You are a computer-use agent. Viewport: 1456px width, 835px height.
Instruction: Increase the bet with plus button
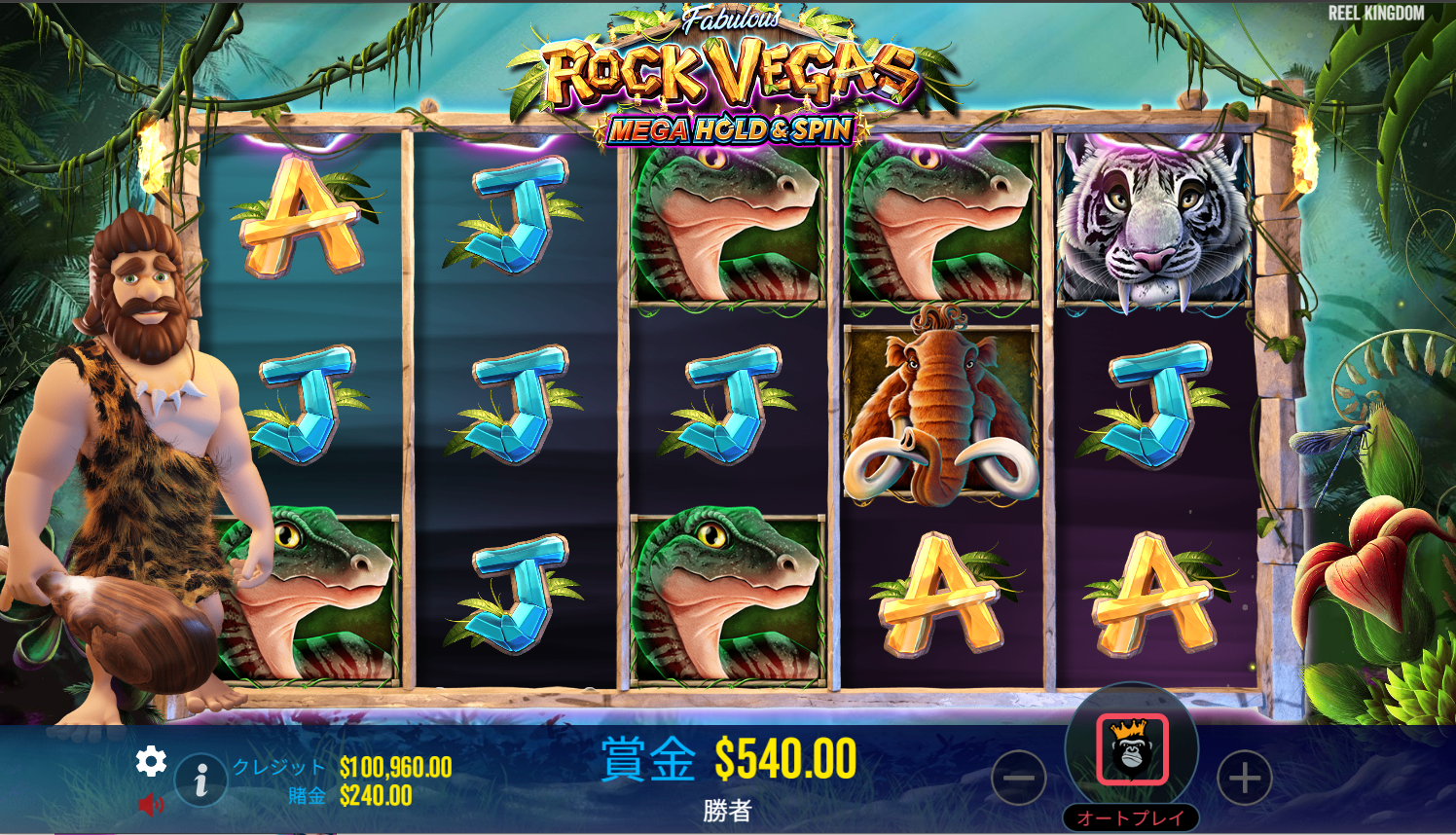tap(1244, 779)
